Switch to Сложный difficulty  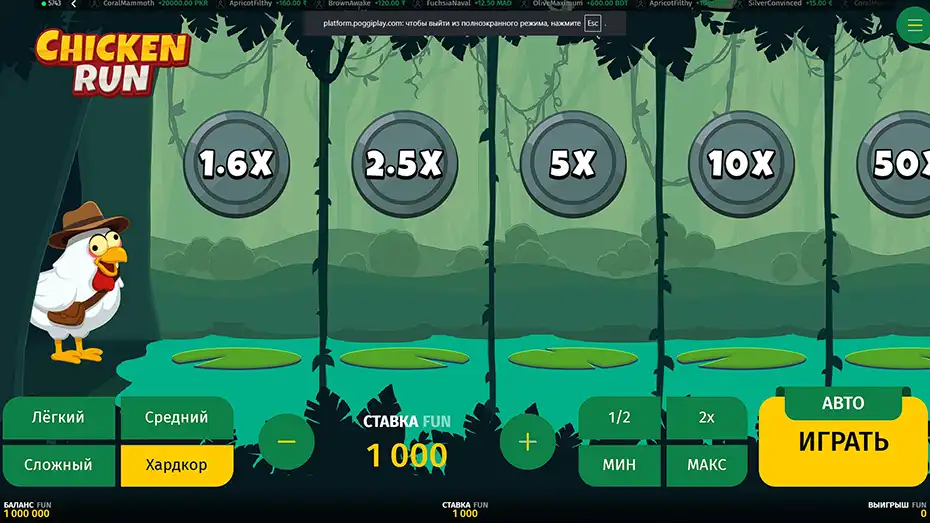pos(58,465)
